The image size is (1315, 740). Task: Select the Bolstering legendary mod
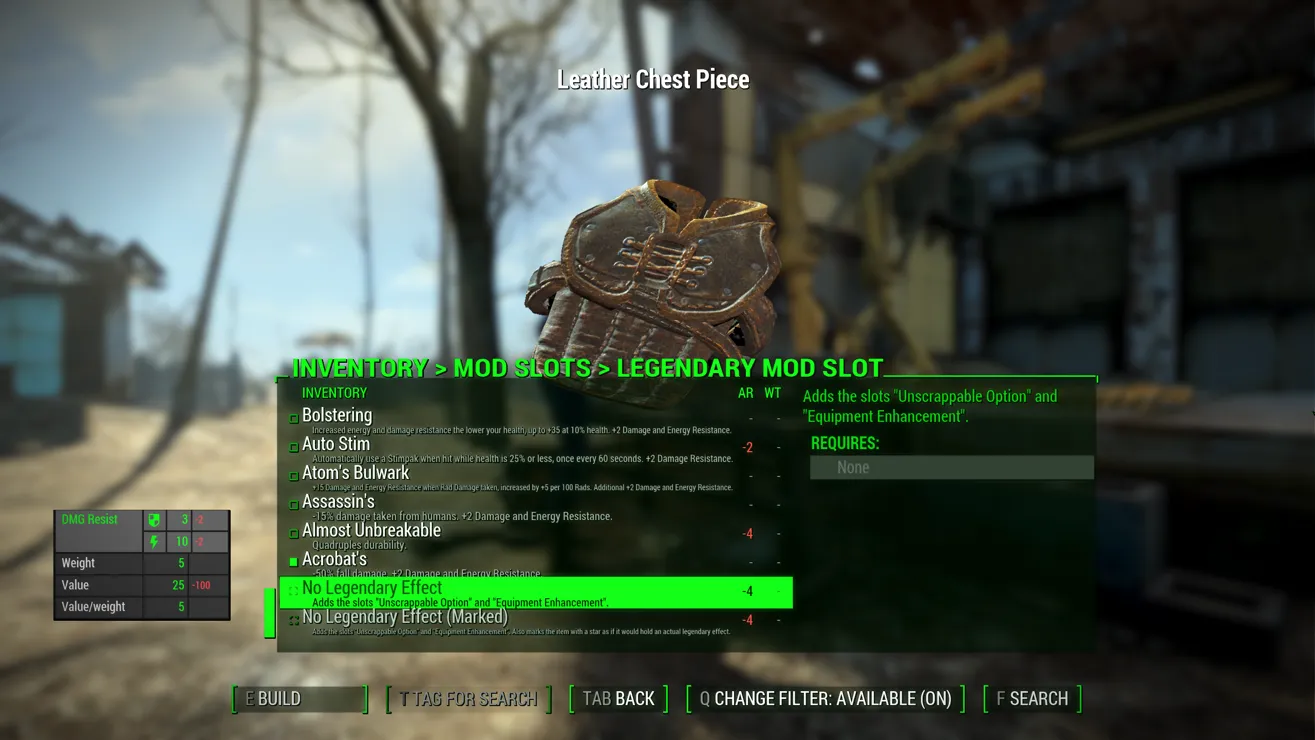pyautogui.click(x=337, y=416)
